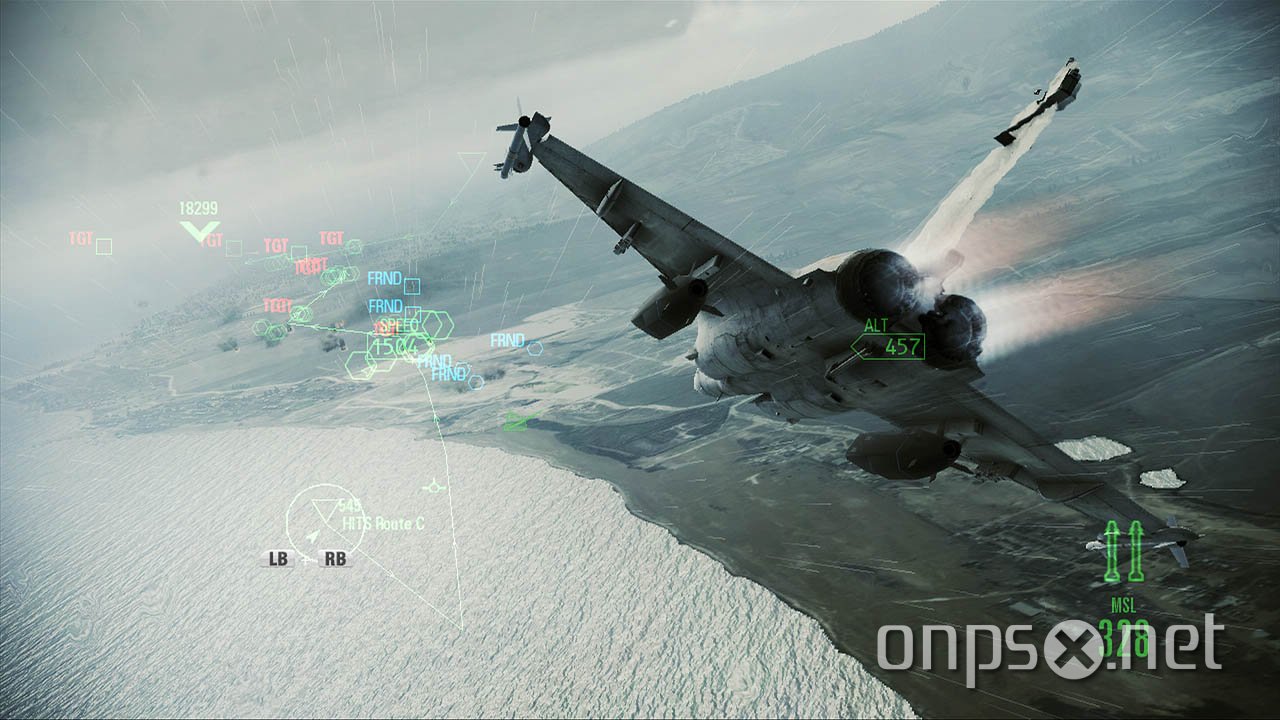Click the topmost red TGT label in the cluster
1280x720 pixels.
(330, 237)
